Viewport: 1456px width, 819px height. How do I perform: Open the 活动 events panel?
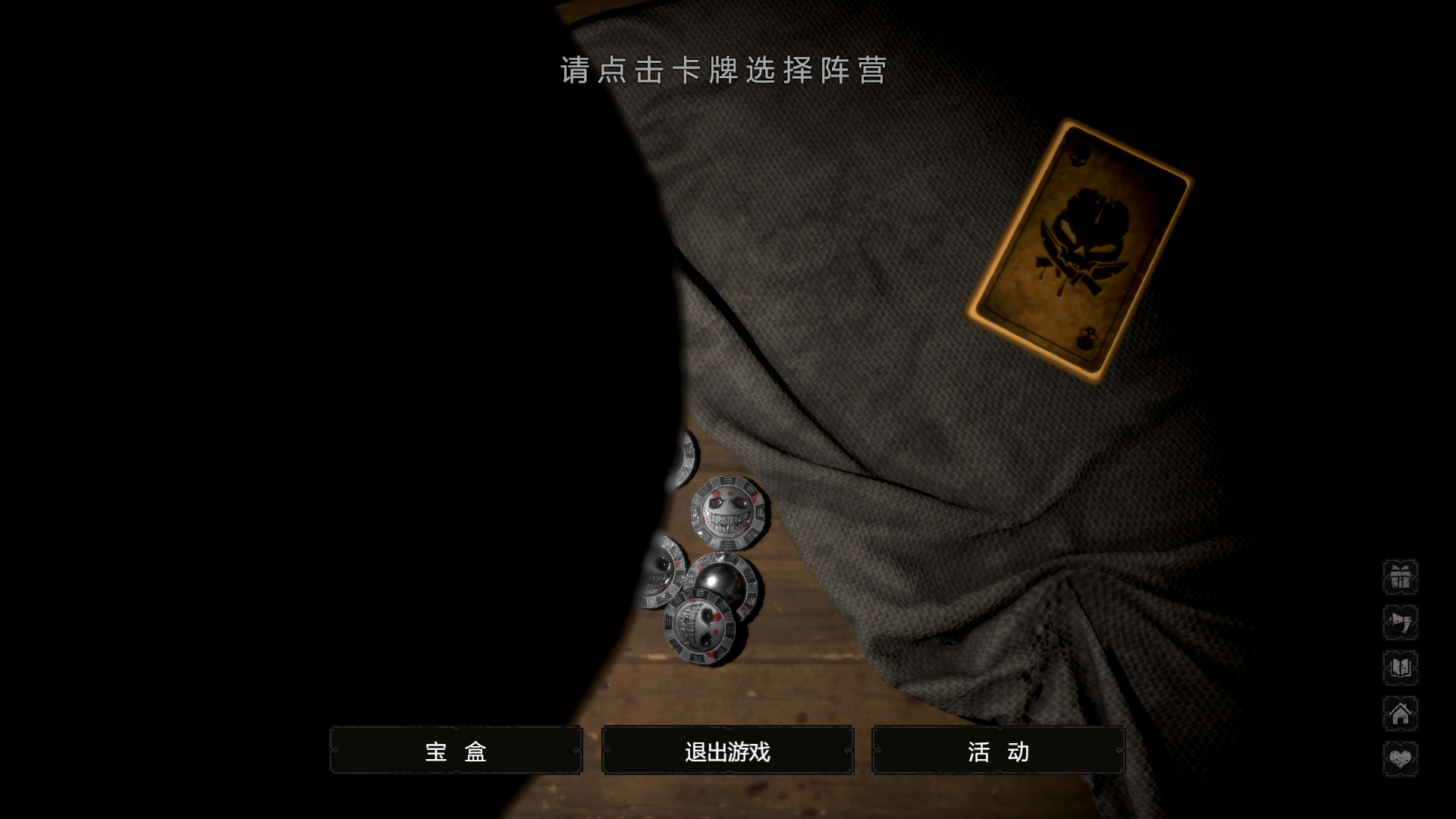pyautogui.click(x=998, y=752)
